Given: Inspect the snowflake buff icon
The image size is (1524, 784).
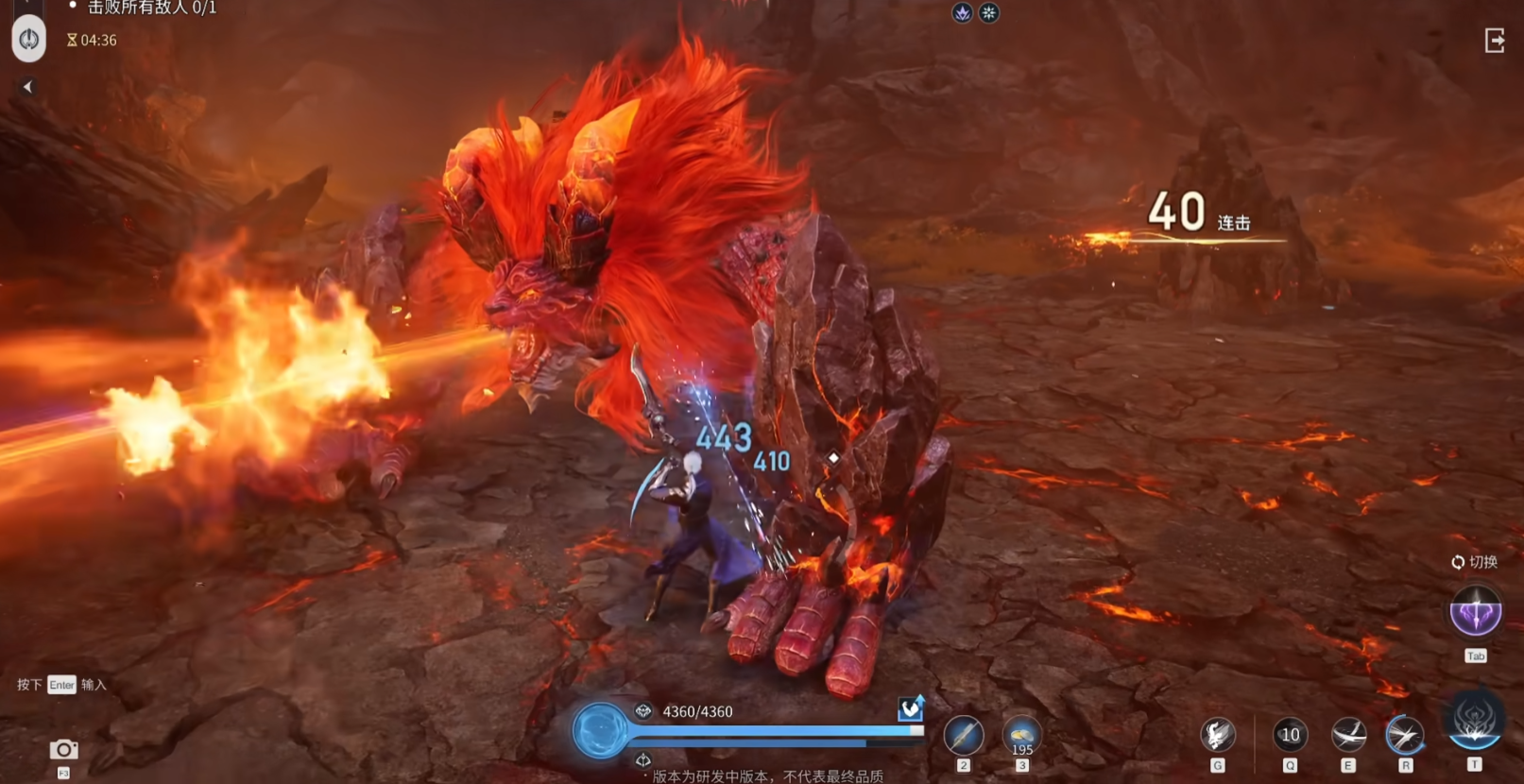Looking at the screenshot, I should tap(988, 12).
